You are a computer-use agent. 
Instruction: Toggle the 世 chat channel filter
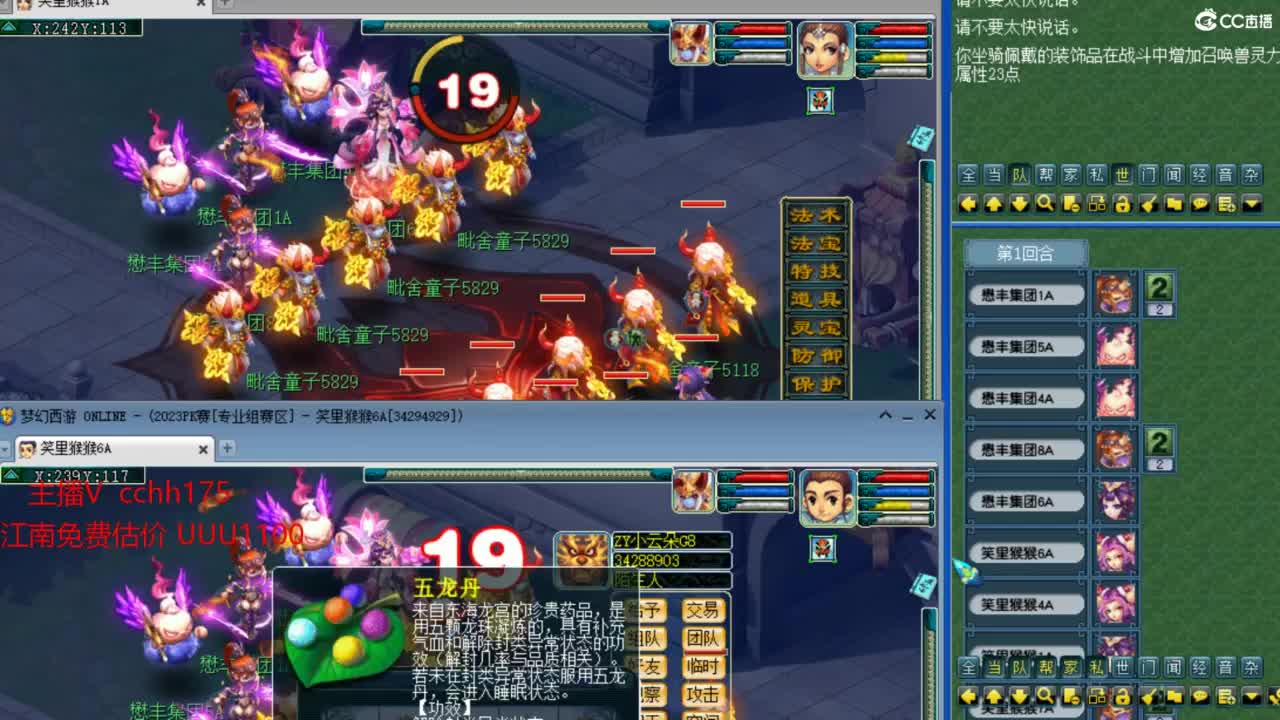(x=1121, y=172)
